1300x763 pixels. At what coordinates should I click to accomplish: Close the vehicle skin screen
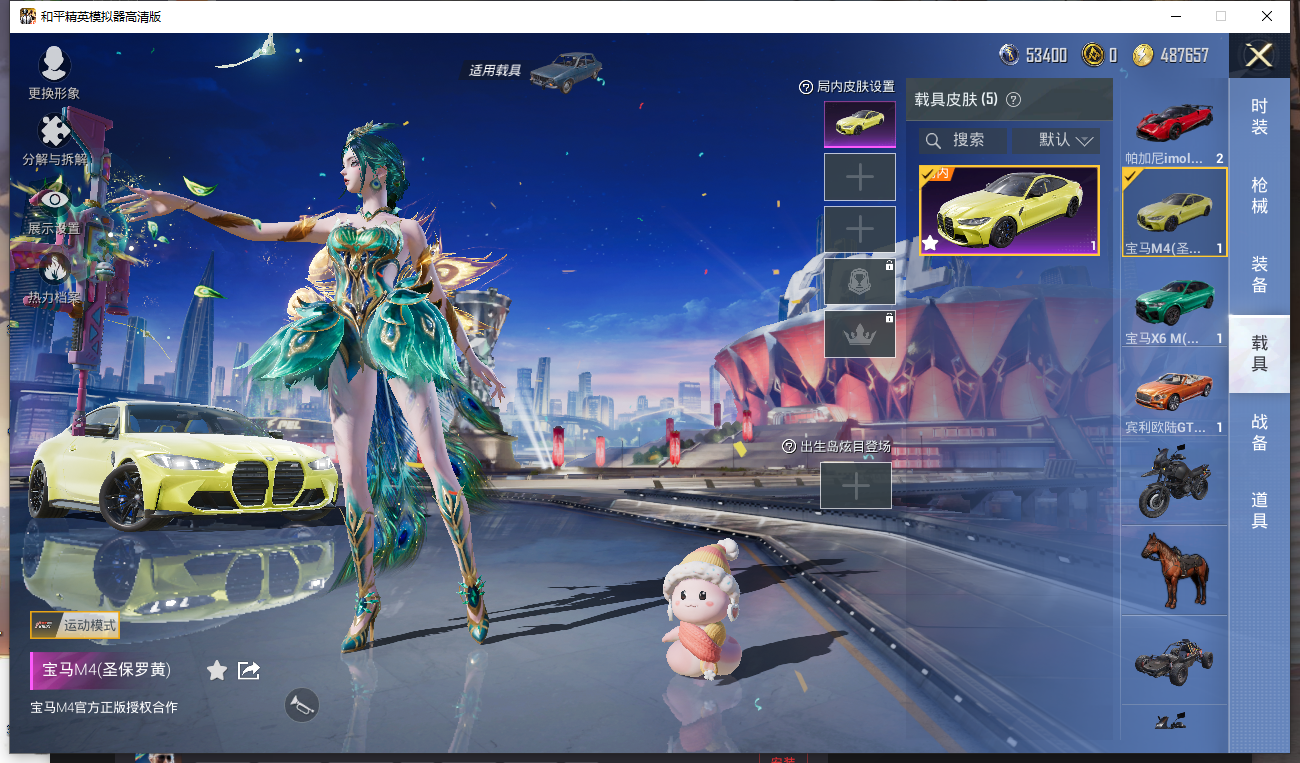[x=1258, y=55]
